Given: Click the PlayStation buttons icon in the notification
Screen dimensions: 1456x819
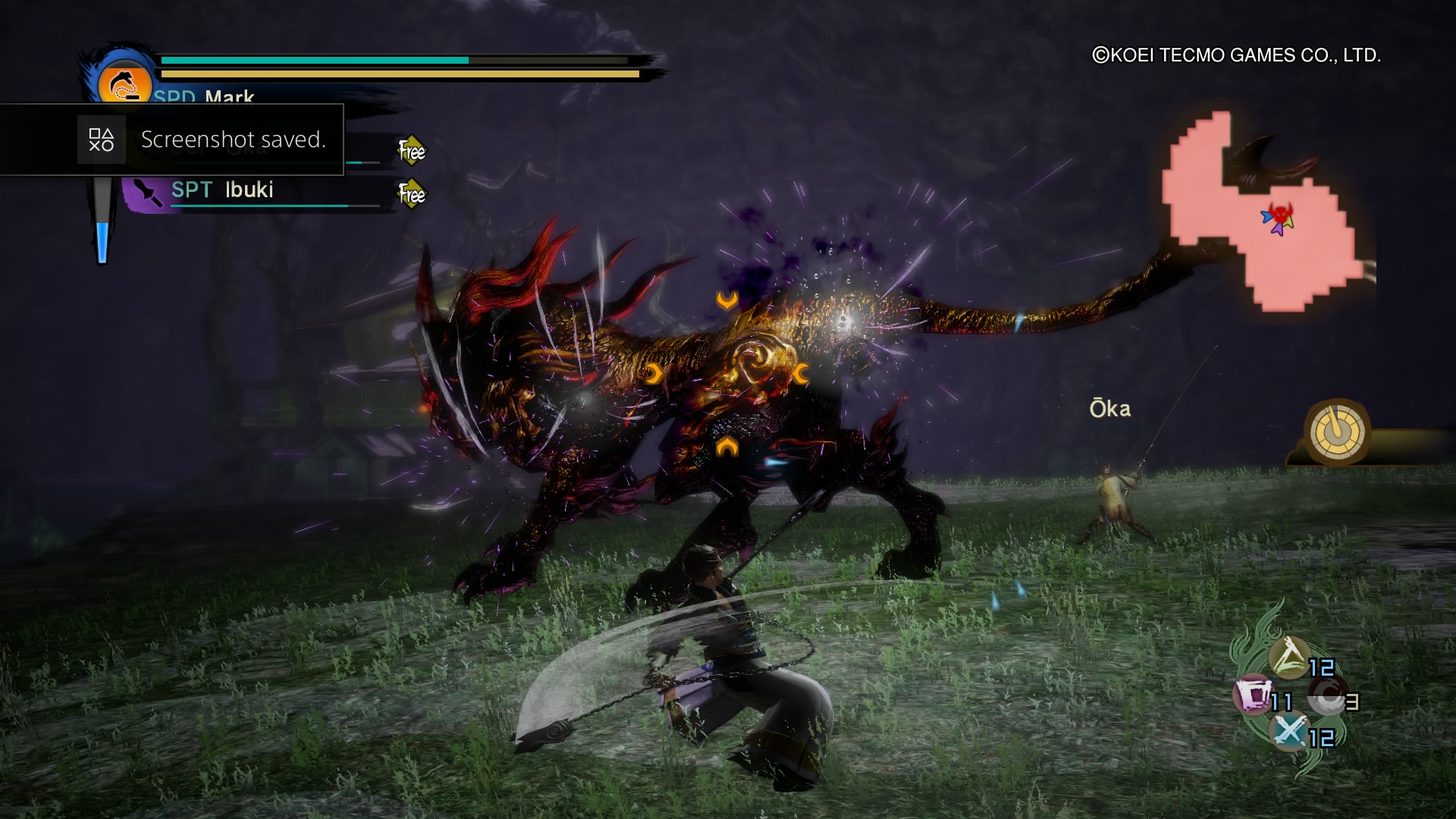Looking at the screenshot, I should [102, 140].
